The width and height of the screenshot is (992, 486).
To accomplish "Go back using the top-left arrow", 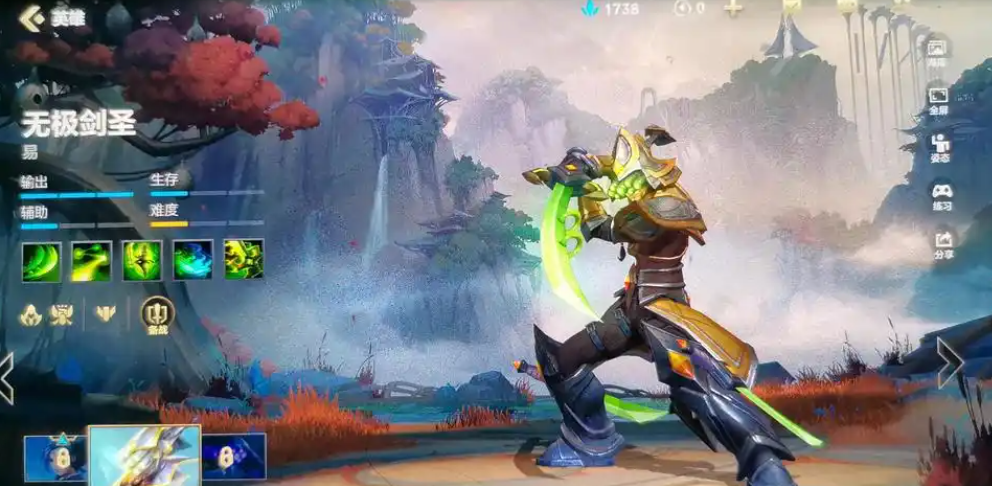I will 32,16.
